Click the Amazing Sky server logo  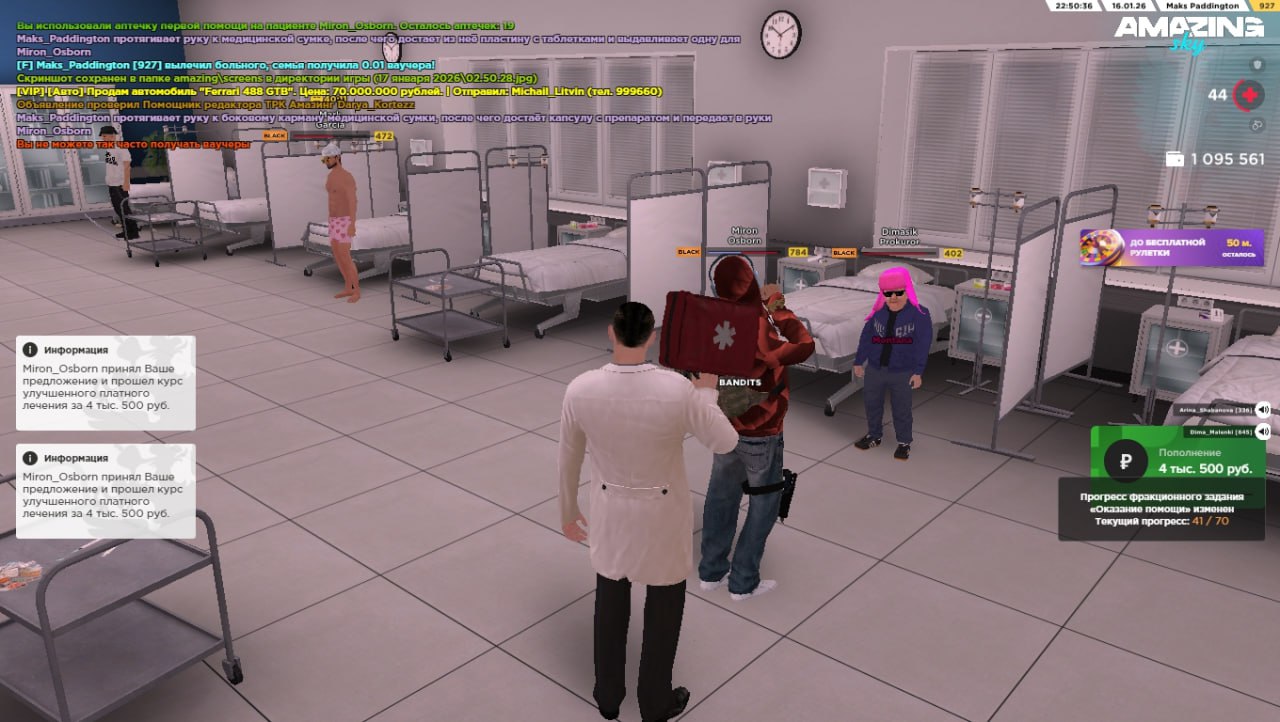[1188, 32]
